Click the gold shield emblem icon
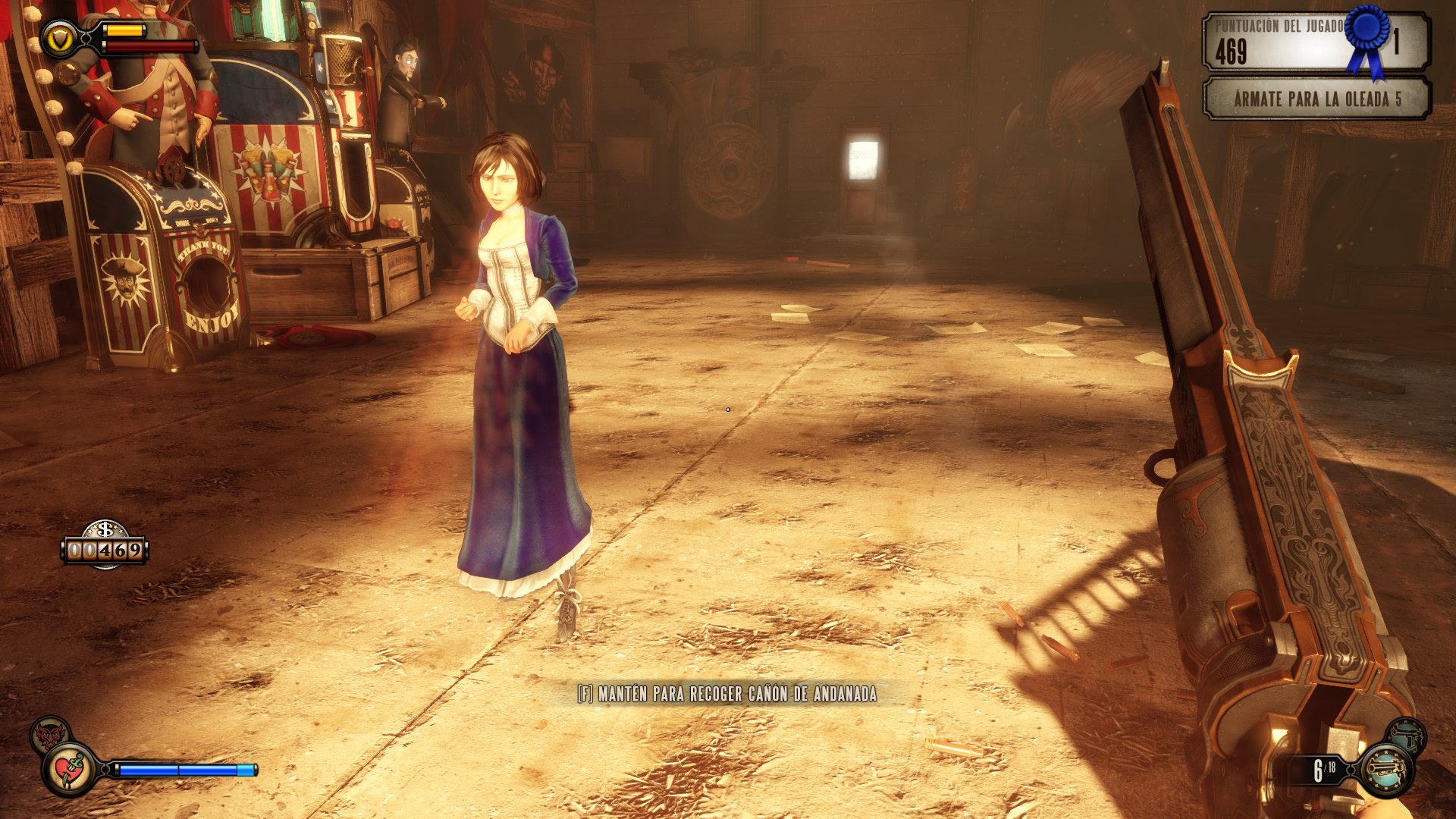Image resolution: width=1456 pixels, height=819 pixels. coord(59,39)
